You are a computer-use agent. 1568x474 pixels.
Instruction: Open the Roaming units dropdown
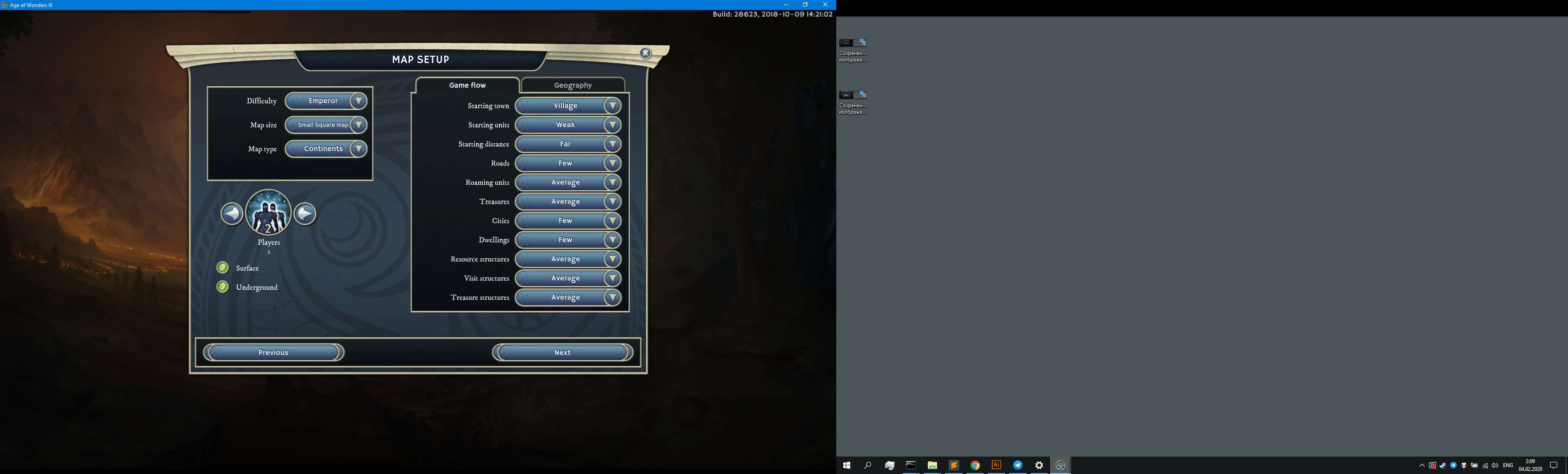coord(568,183)
